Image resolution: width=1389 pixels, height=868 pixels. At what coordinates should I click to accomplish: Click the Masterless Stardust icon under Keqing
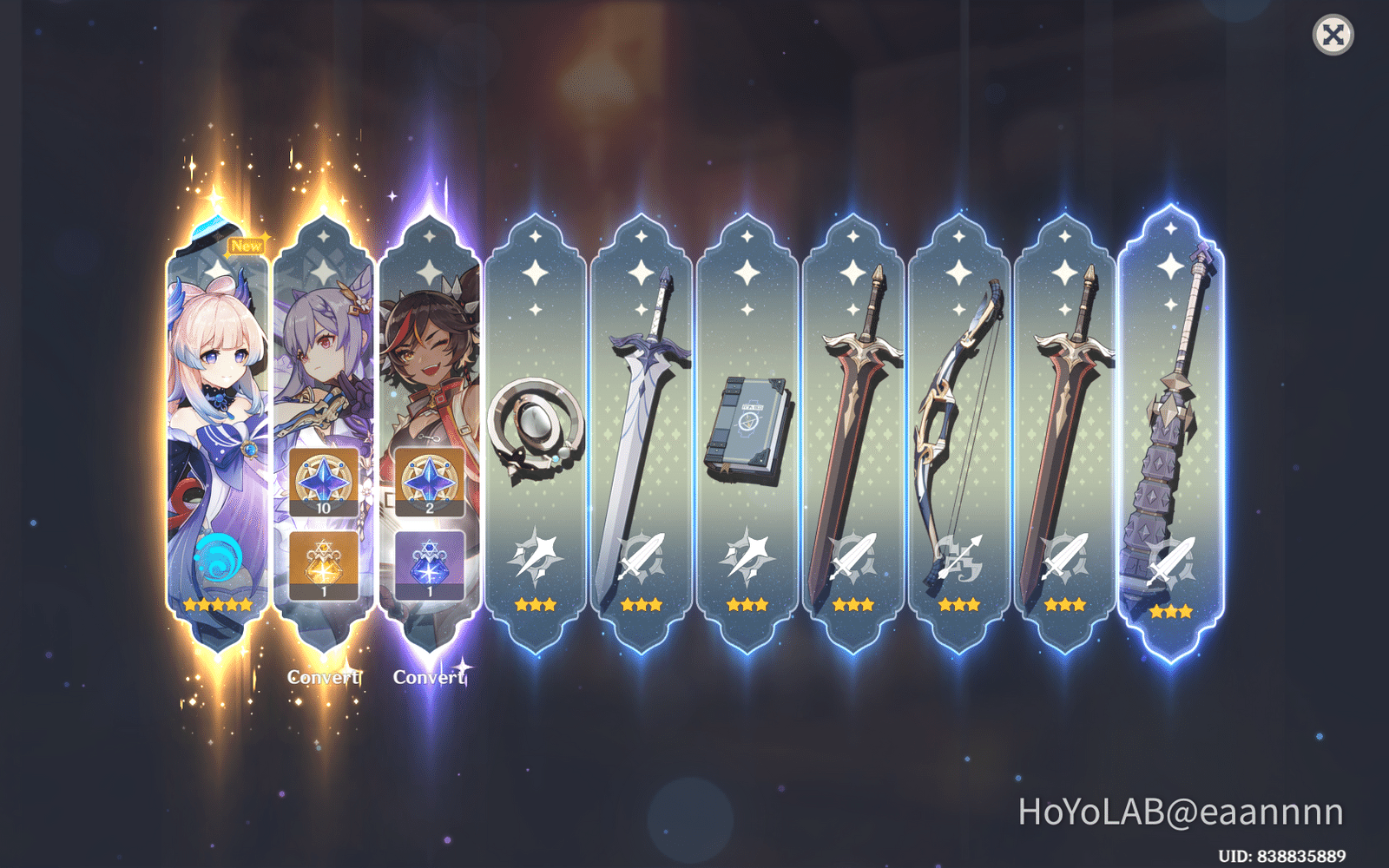tap(326, 565)
